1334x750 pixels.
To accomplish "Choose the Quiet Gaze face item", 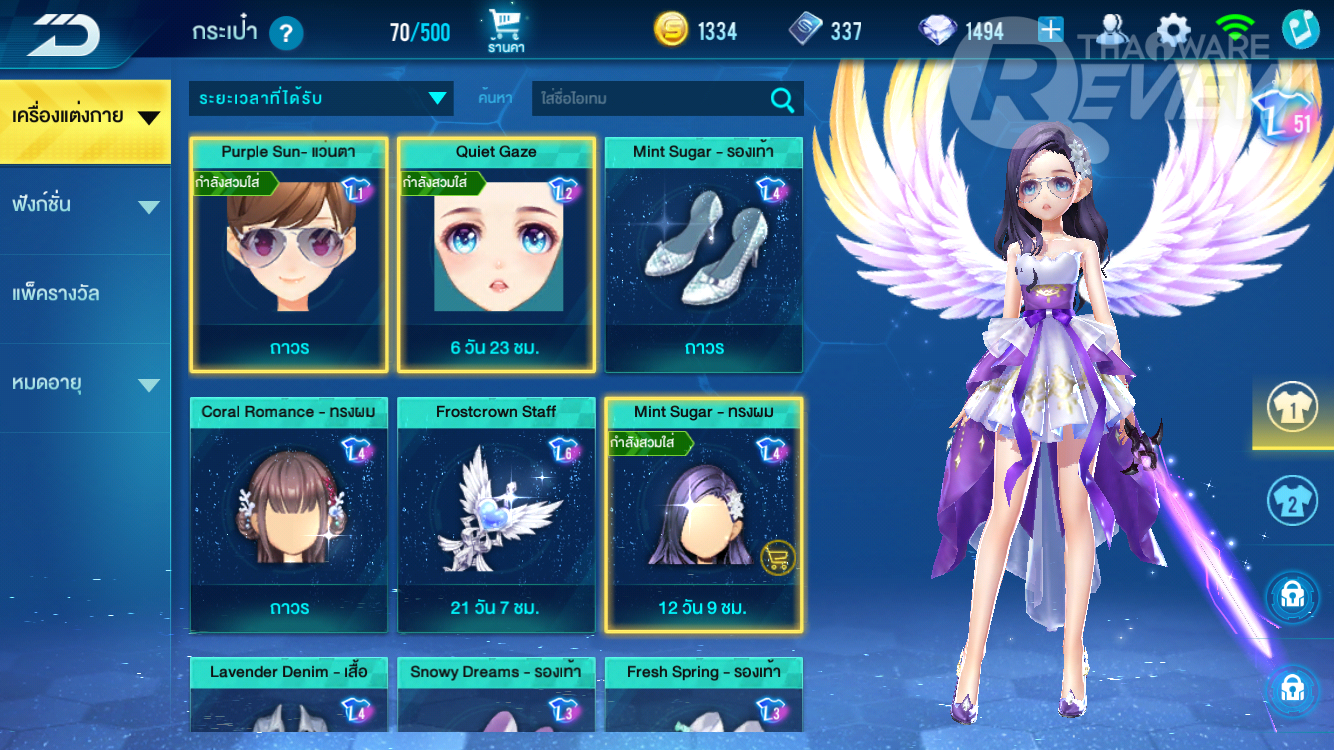I will 496,255.
